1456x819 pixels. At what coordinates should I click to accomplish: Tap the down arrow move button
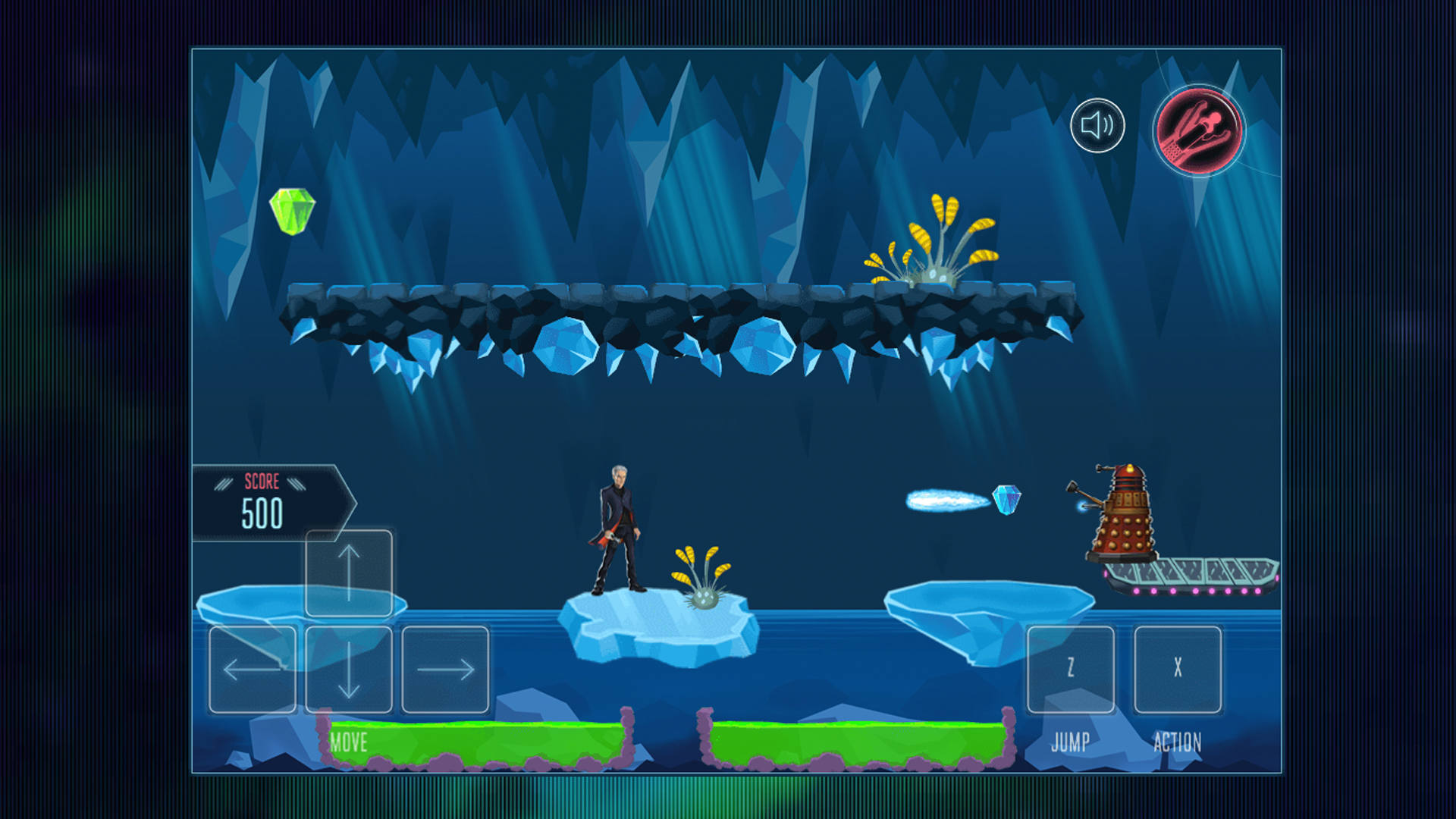coord(349,670)
